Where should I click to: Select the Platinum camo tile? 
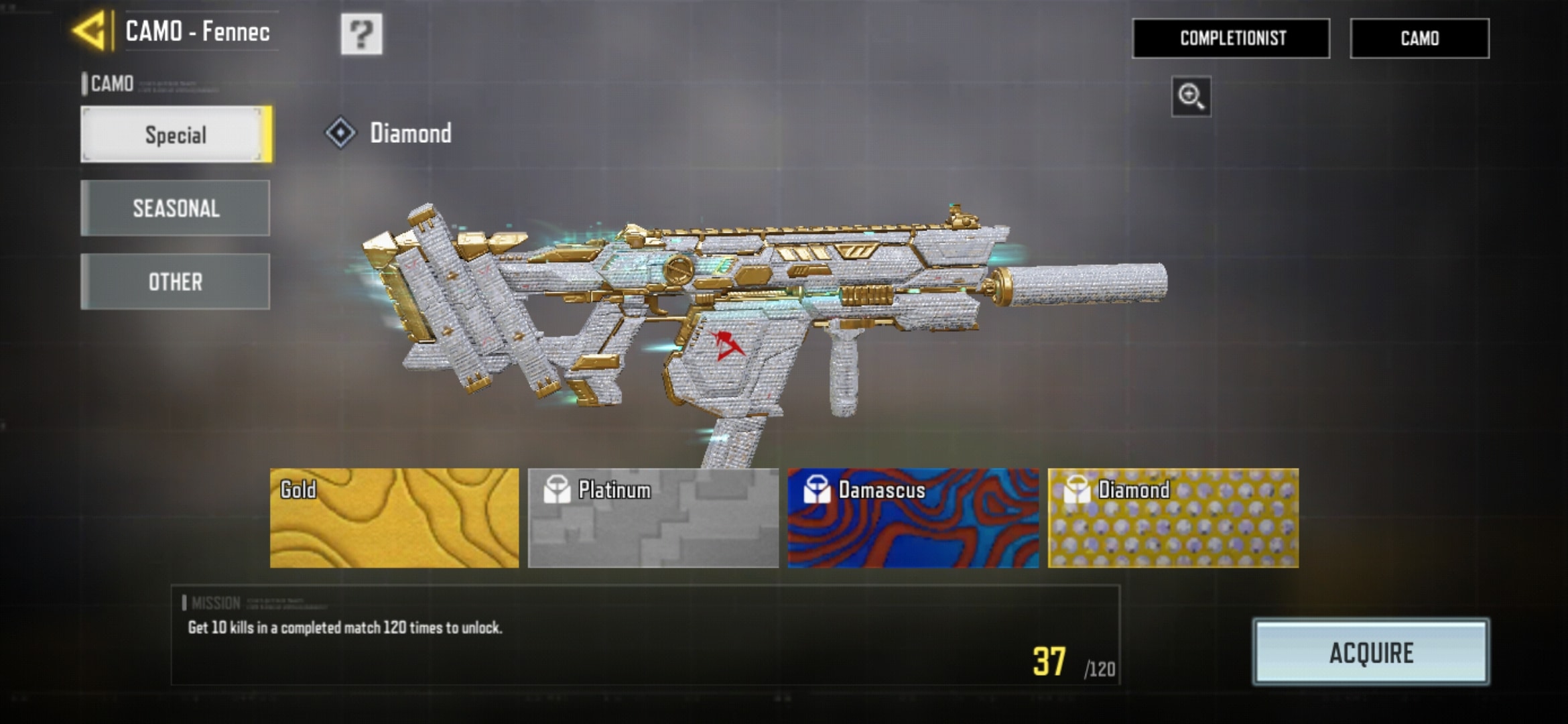[x=653, y=518]
